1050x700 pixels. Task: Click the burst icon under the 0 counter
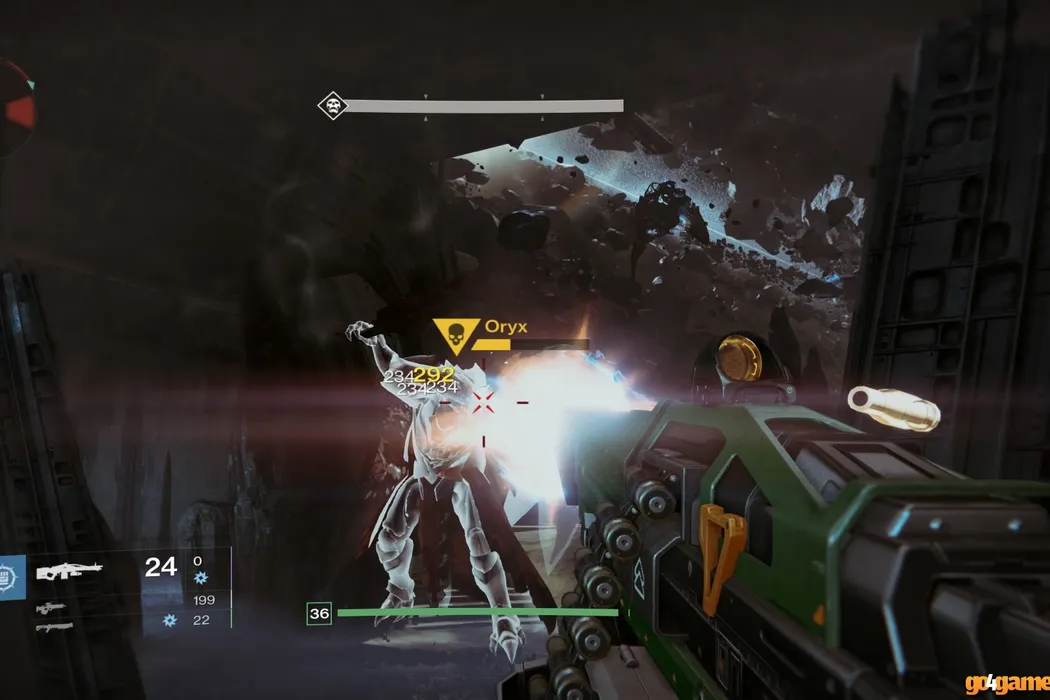[x=200, y=578]
